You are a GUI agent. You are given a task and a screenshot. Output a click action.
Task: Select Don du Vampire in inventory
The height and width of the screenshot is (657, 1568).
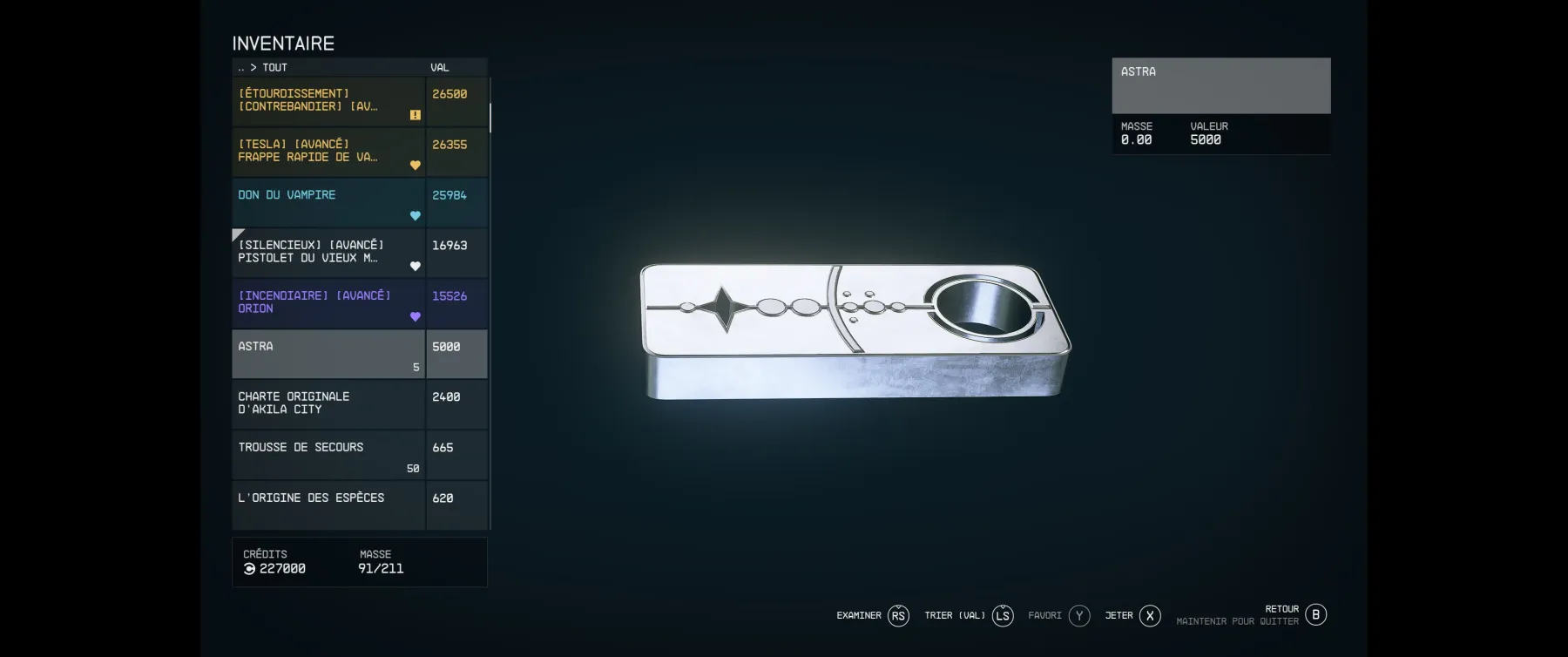click(x=328, y=202)
